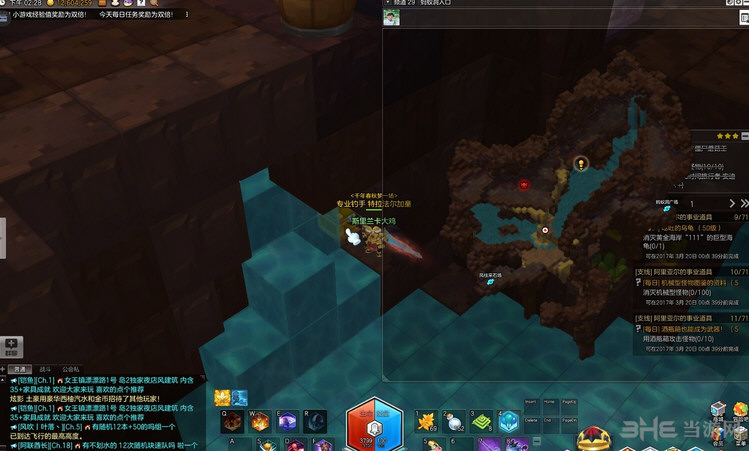Switch to the 普通 chat tab
The width and height of the screenshot is (749, 451).
[x=20, y=369]
